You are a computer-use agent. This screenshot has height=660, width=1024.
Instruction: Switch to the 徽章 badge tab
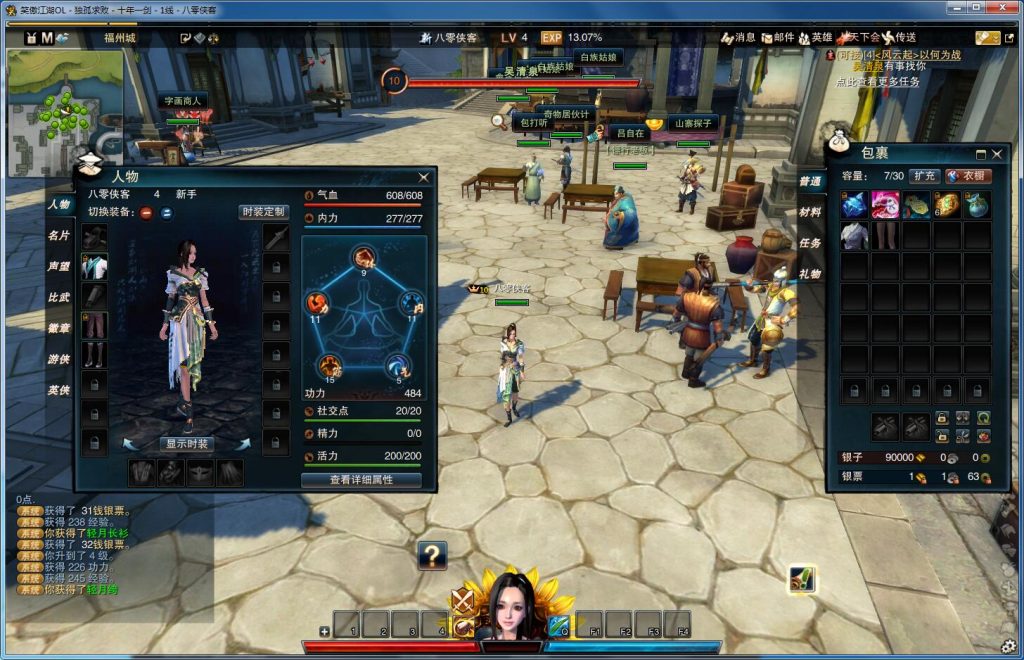[59, 328]
